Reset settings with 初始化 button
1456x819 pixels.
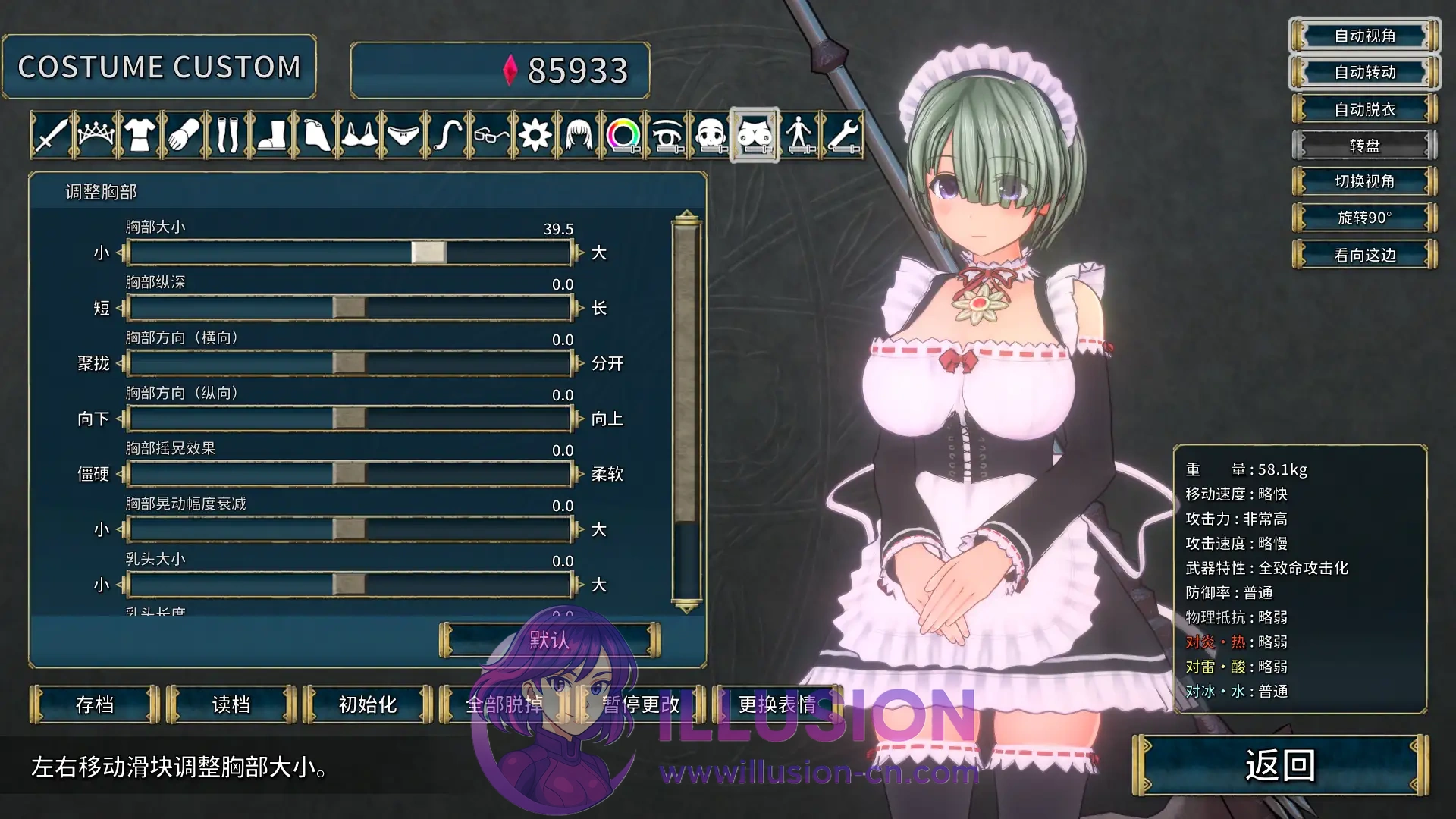[368, 704]
